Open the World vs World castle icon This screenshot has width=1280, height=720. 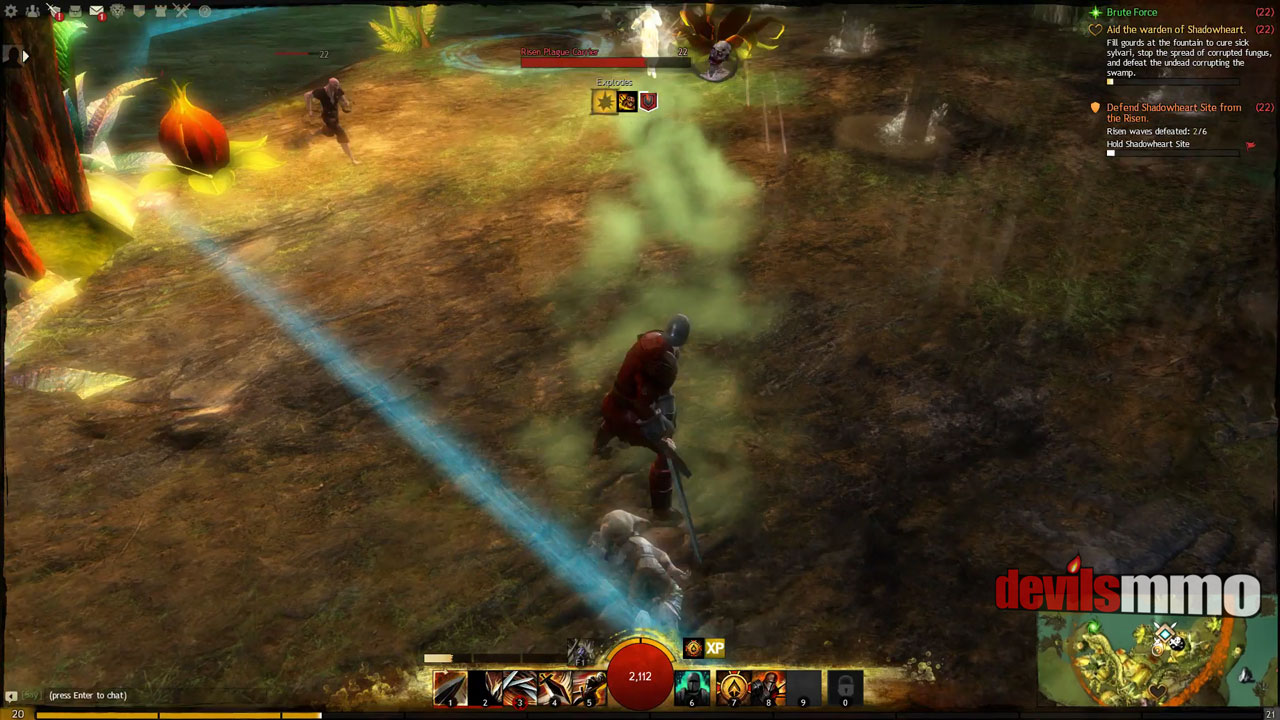(160, 11)
